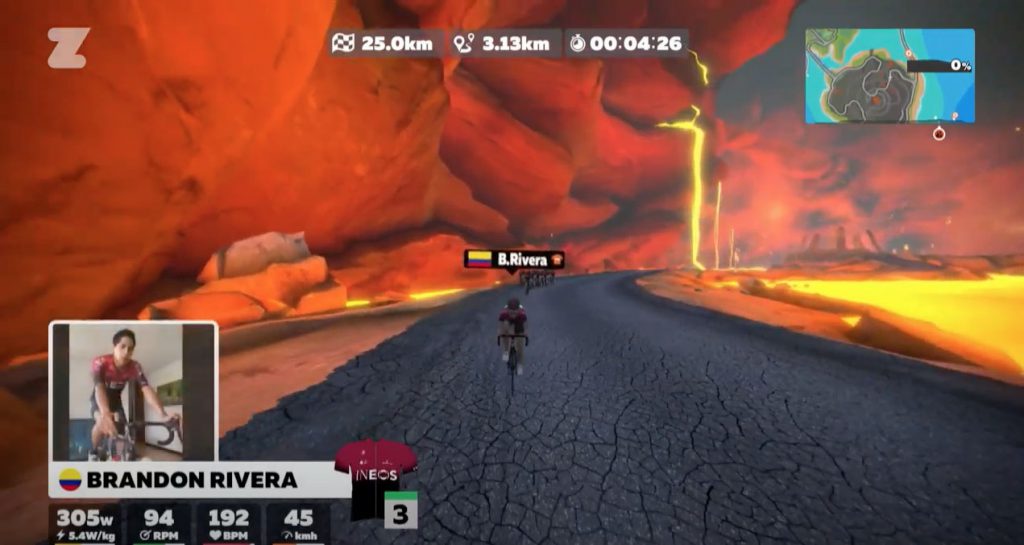Open the course minimap
Image resolution: width=1024 pixels, height=545 pixels.
click(889, 75)
